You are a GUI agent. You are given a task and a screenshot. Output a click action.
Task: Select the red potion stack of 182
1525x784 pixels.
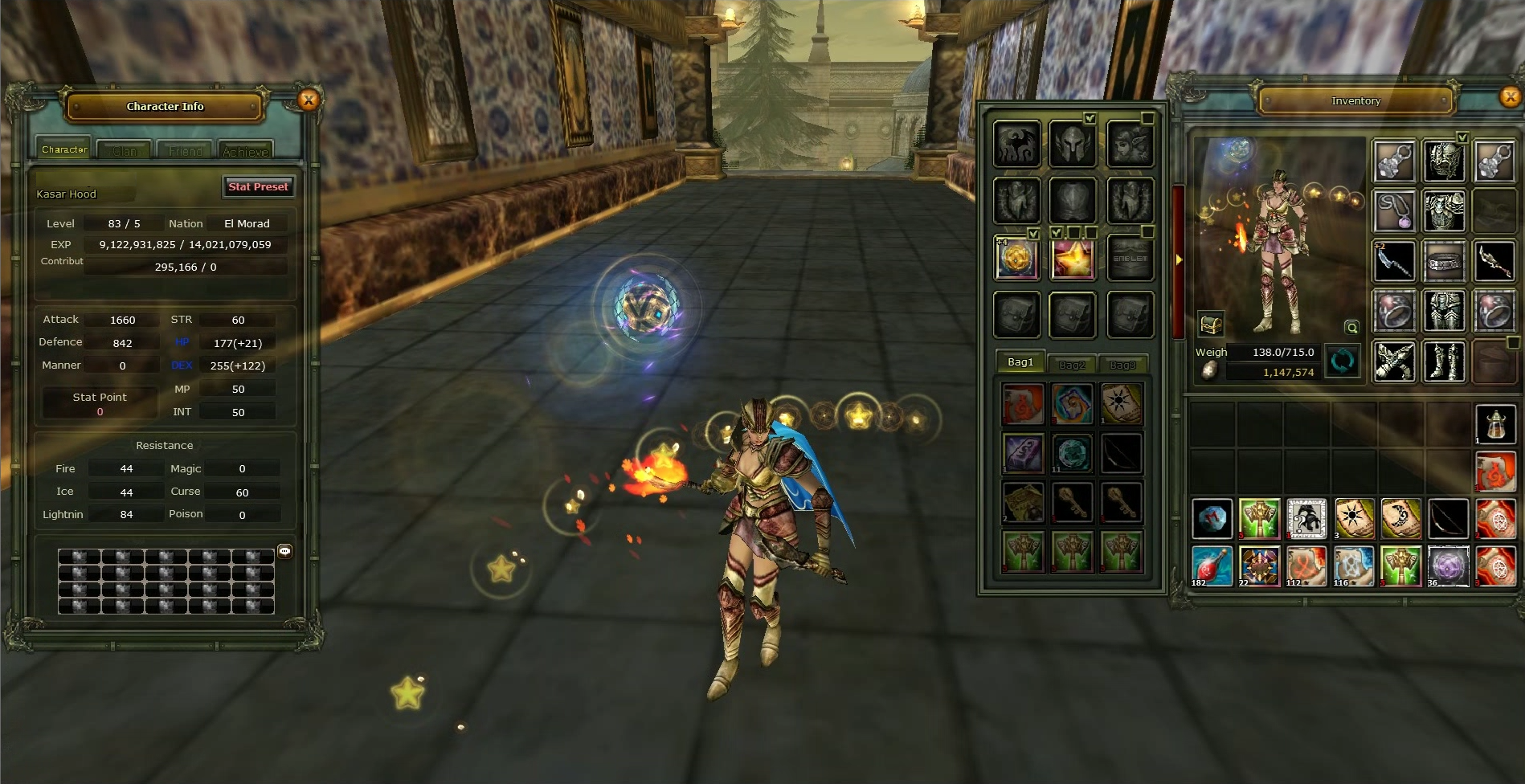click(x=1212, y=566)
